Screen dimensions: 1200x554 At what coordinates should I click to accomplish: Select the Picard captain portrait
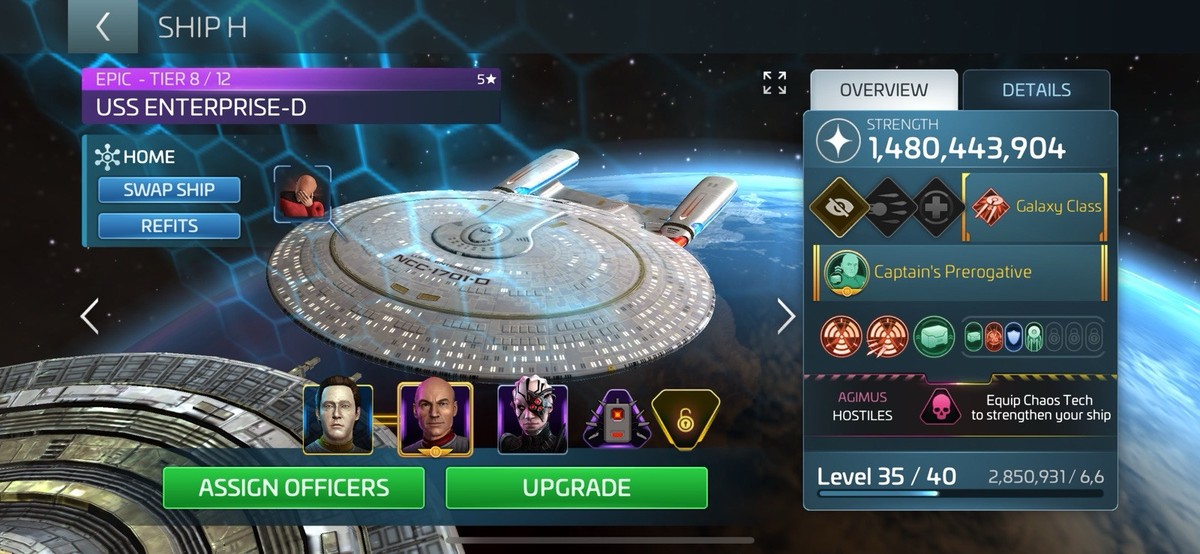pyautogui.click(x=435, y=418)
